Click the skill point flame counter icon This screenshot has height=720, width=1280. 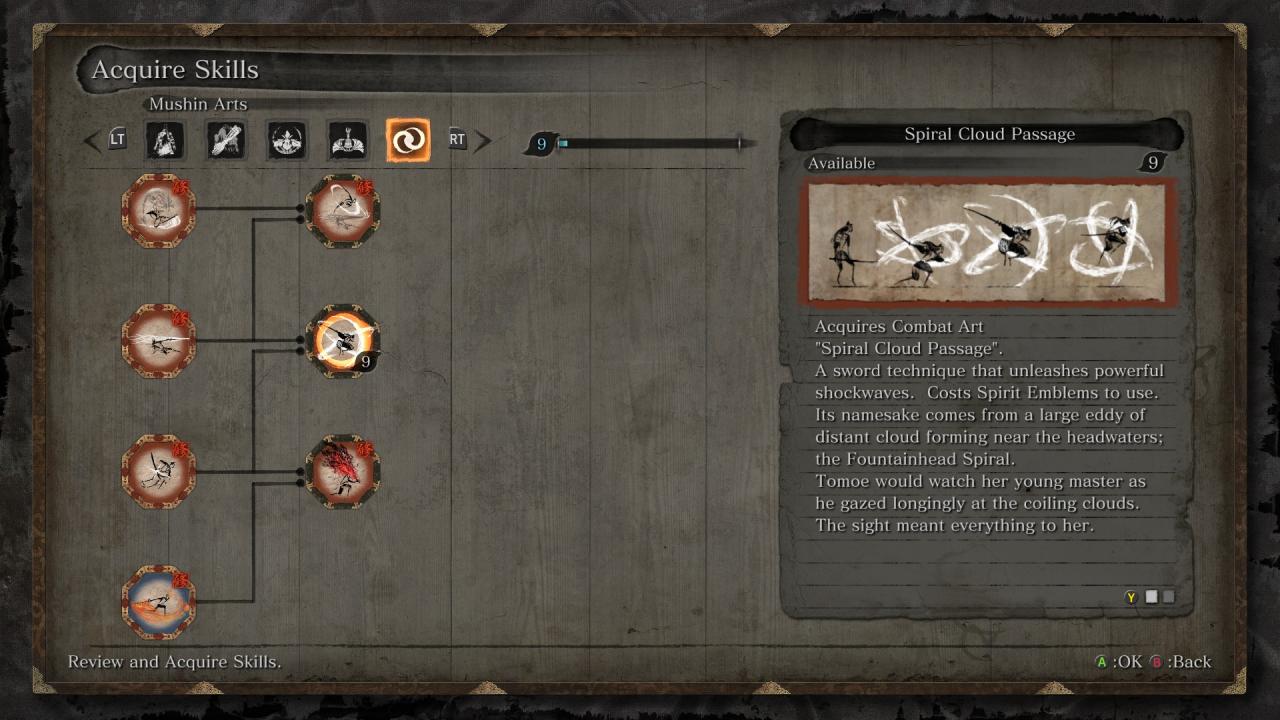click(540, 144)
